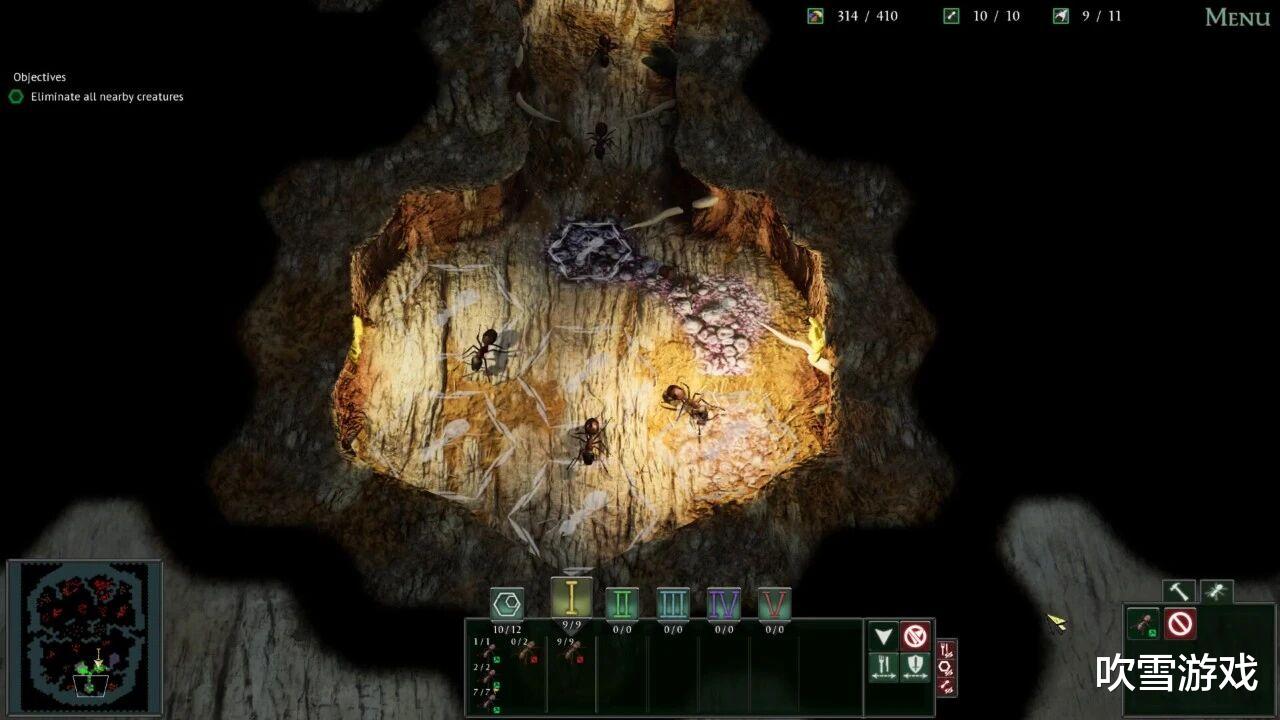This screenshot has height=720, width=1280.
Task: Switch to green pheromone group II
Action: [622, 604]
